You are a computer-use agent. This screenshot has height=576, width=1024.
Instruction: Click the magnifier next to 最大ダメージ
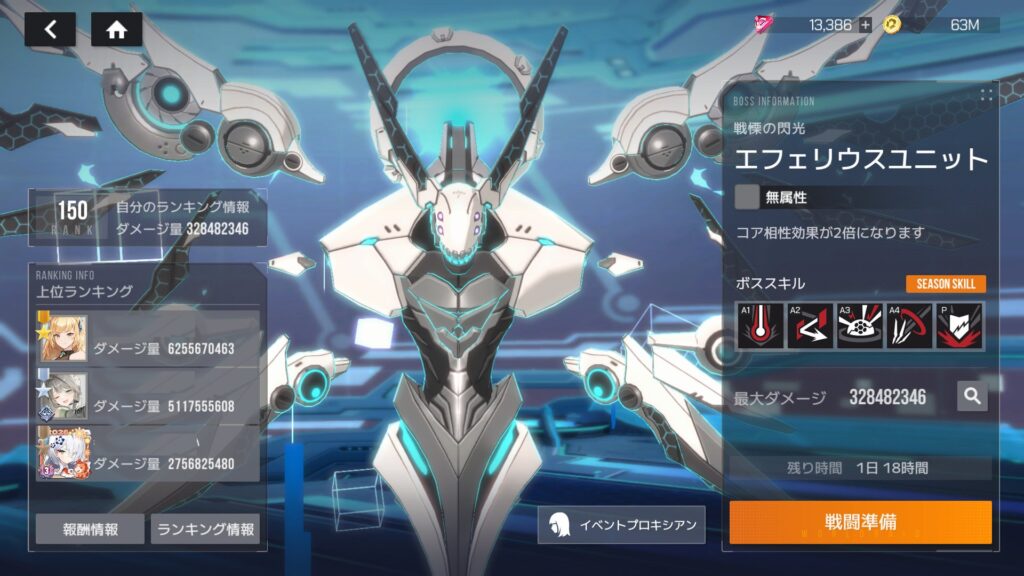971,396
